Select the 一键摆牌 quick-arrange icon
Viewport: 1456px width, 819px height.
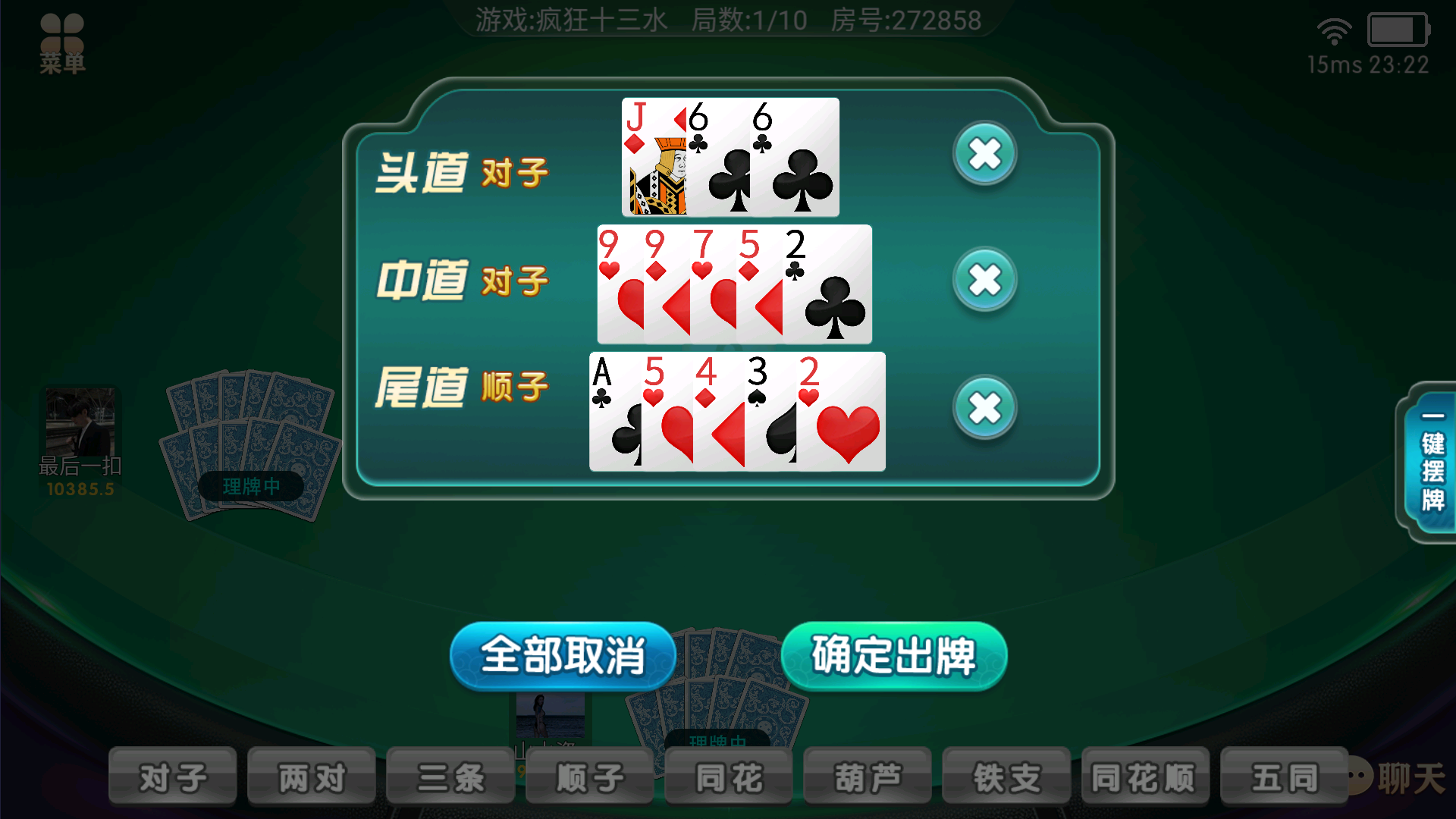1432,463
